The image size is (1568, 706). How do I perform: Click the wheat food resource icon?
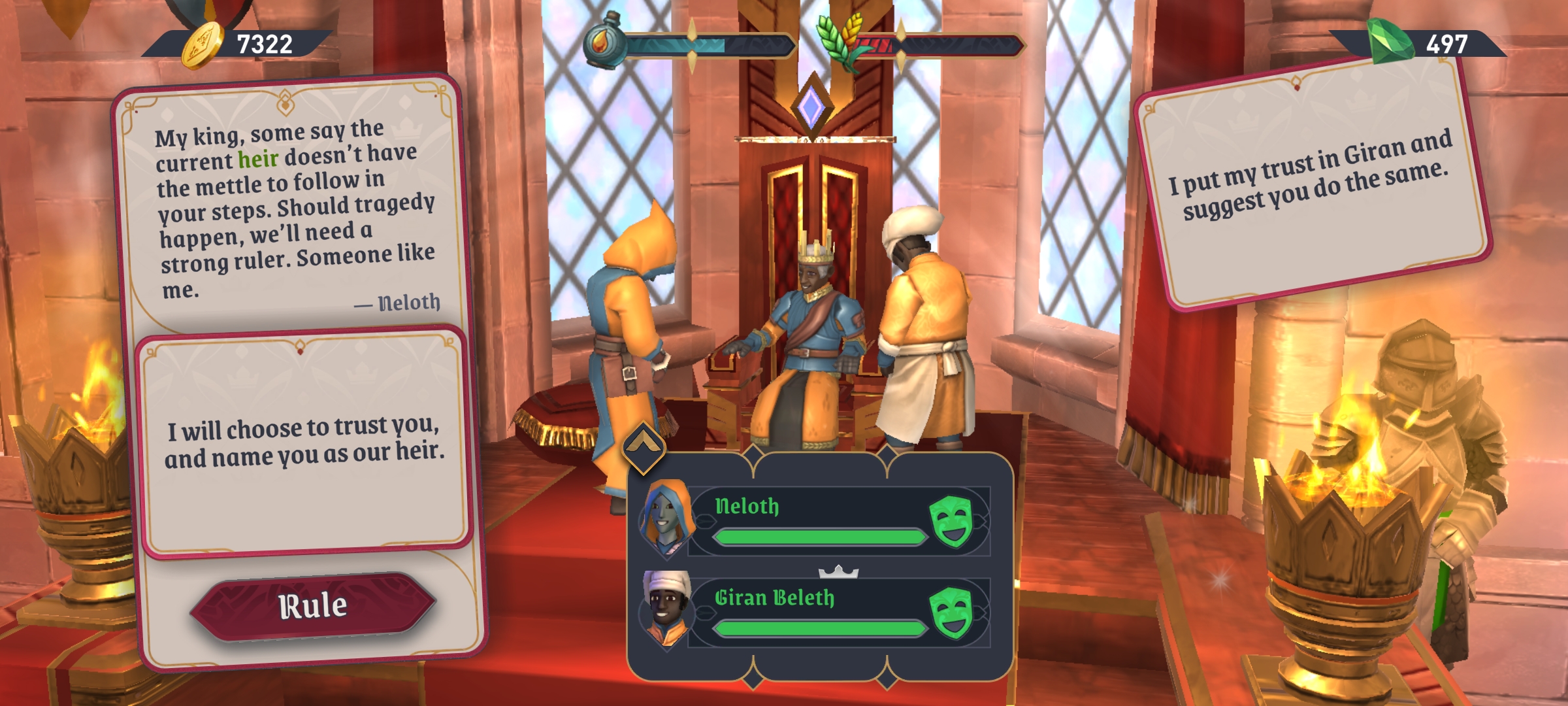[x=840, y=41]
